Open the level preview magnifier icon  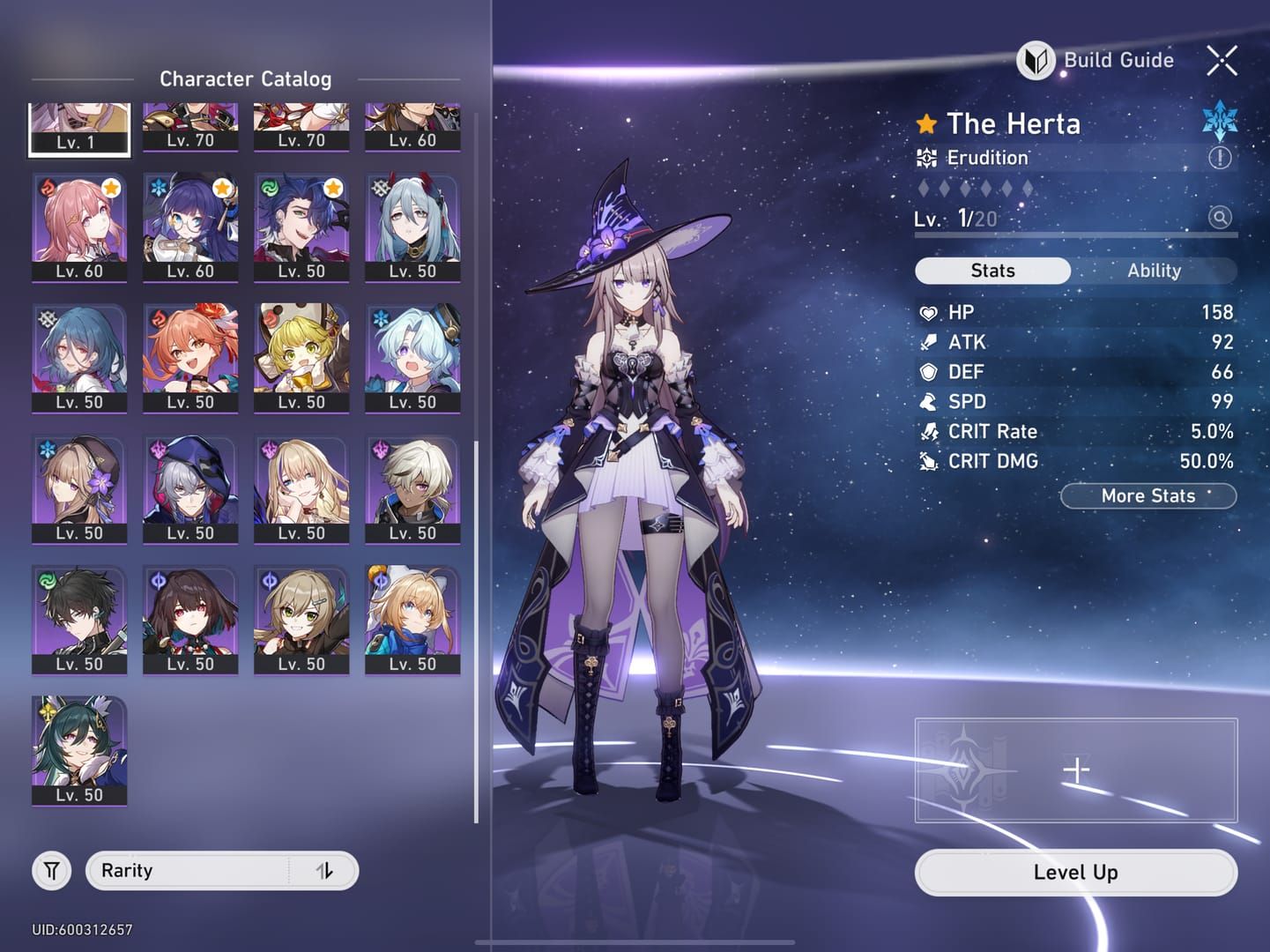tap(1219, 218)
